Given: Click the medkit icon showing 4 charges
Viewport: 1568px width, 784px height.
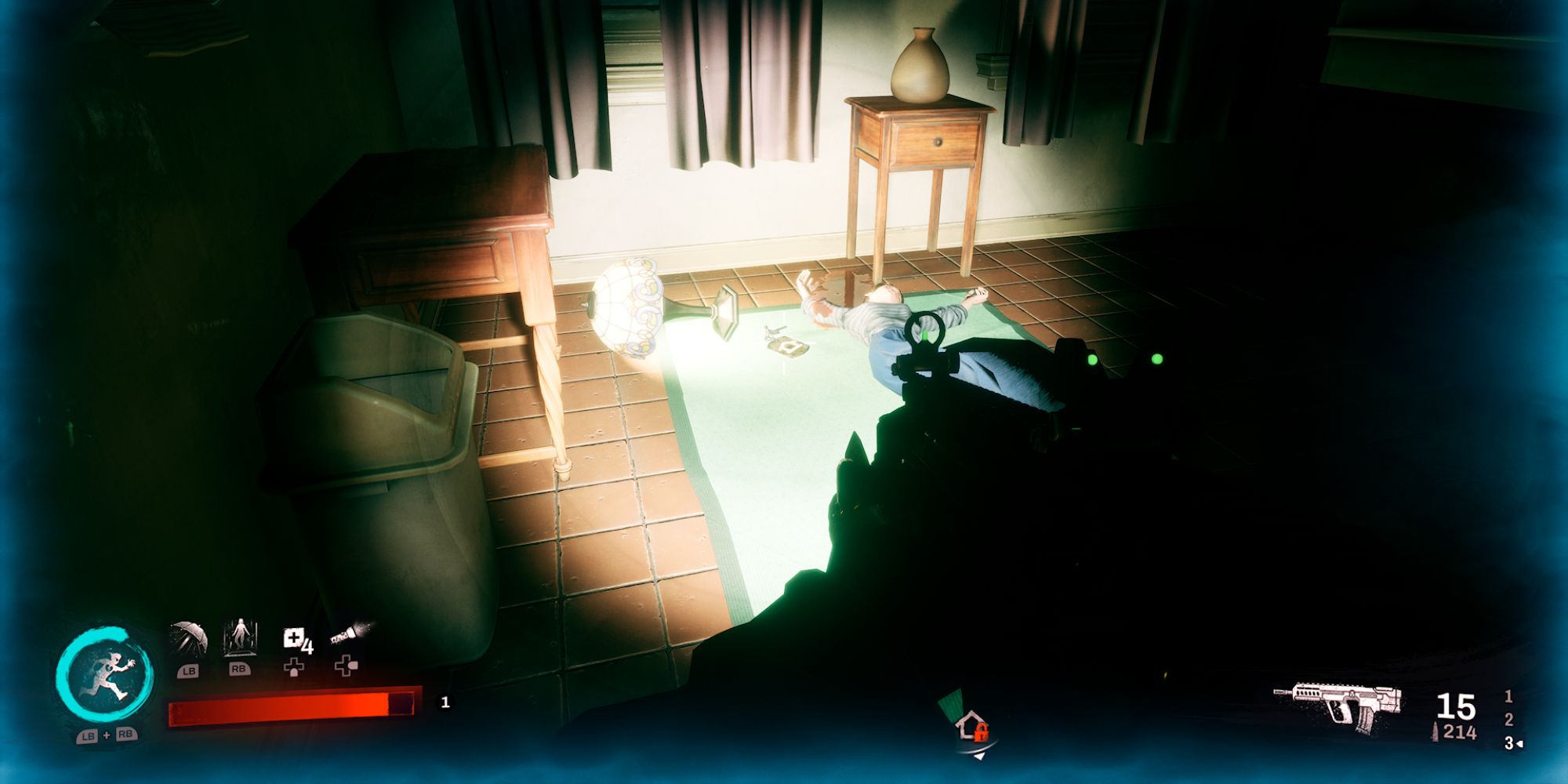Looking at the screenshot, I should click(294, 637).
